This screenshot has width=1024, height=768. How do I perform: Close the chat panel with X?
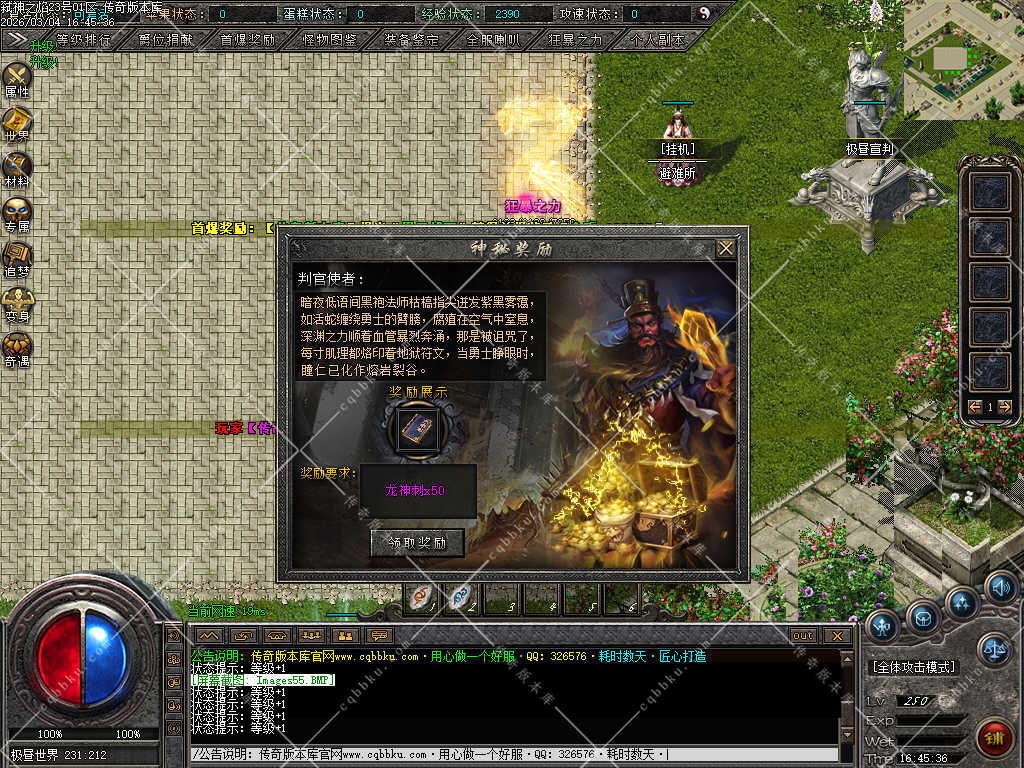click(838, 635)
